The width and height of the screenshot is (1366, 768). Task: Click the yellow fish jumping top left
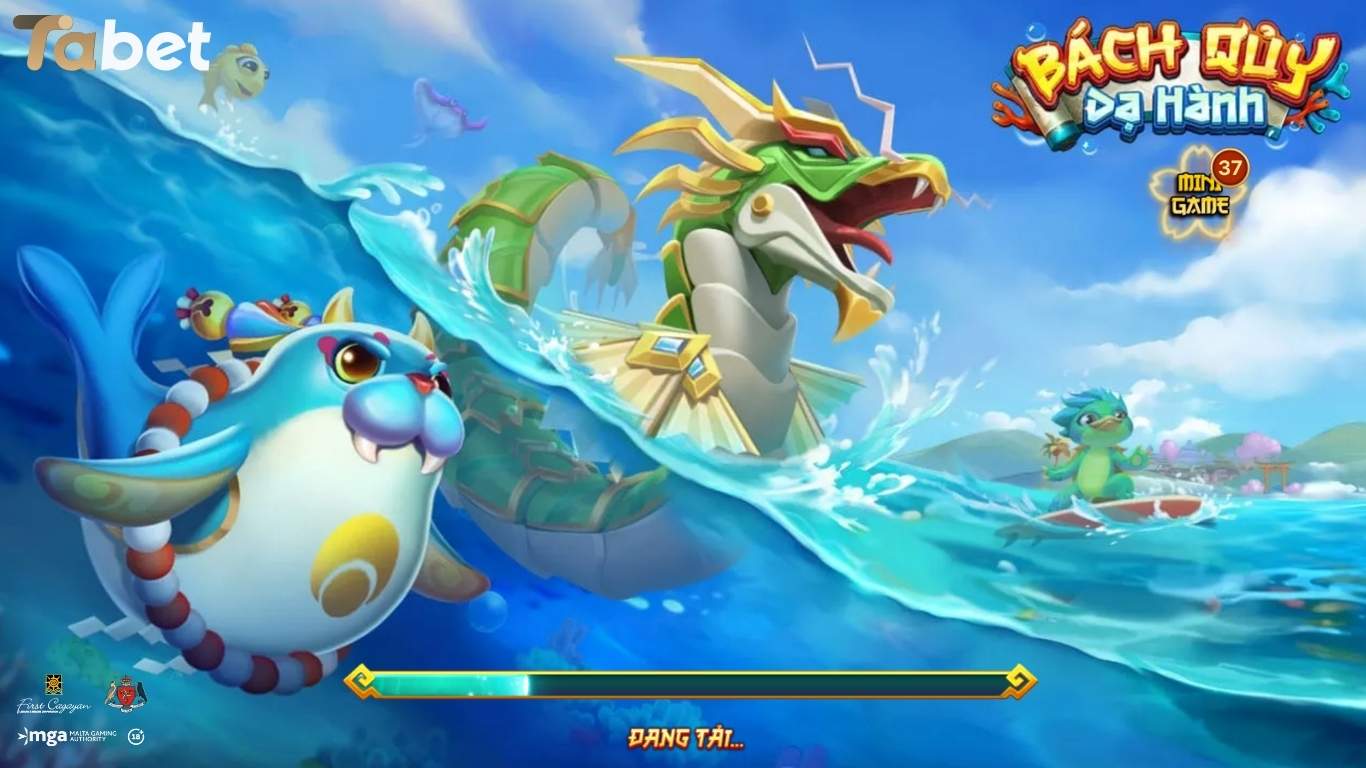pyautogui.click(x=237, y=75)
